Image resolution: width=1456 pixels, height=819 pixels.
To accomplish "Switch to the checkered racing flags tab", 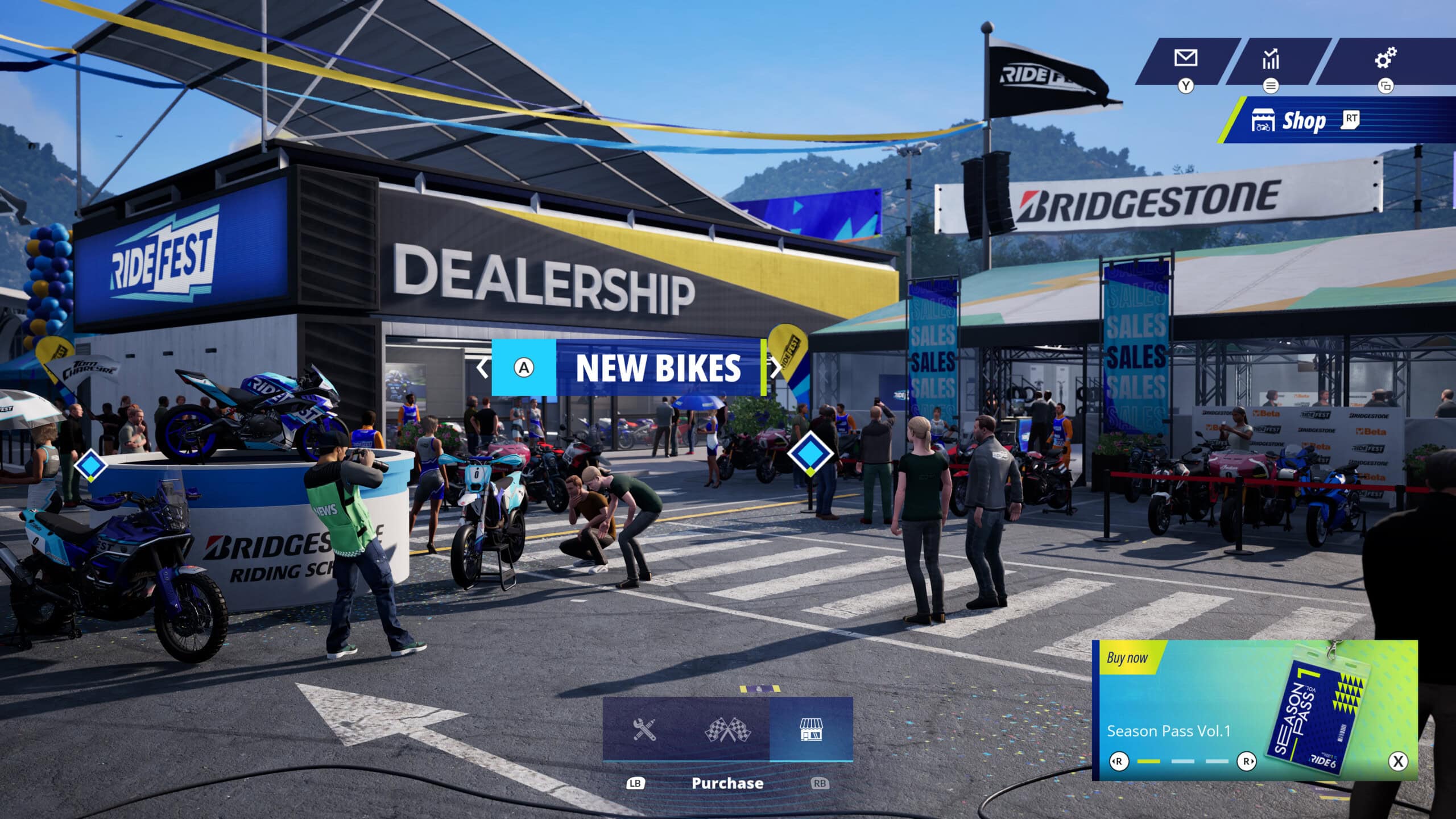I will (x=728, y=729).
